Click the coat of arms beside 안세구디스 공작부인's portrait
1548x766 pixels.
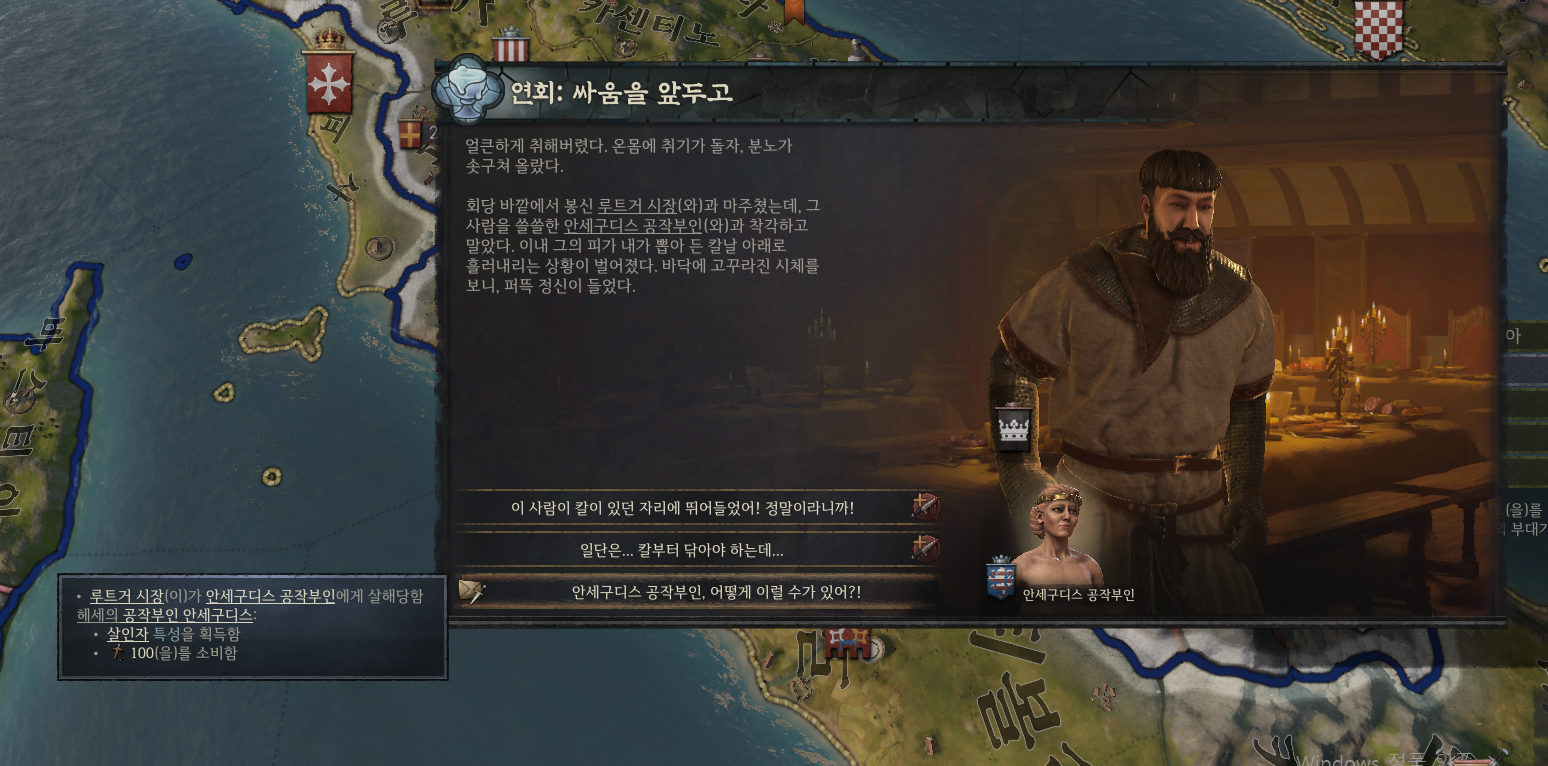coord(1000,578)
